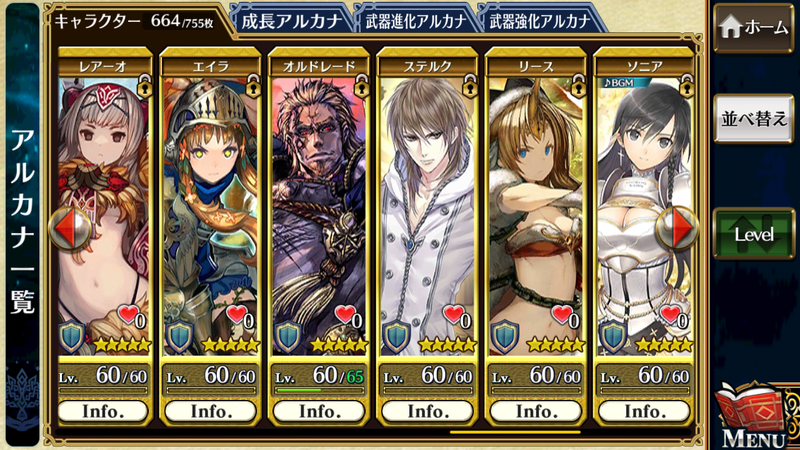Open Info for オルドレード
This screenshot has height=450, width=800.
(x=319, y=410)
